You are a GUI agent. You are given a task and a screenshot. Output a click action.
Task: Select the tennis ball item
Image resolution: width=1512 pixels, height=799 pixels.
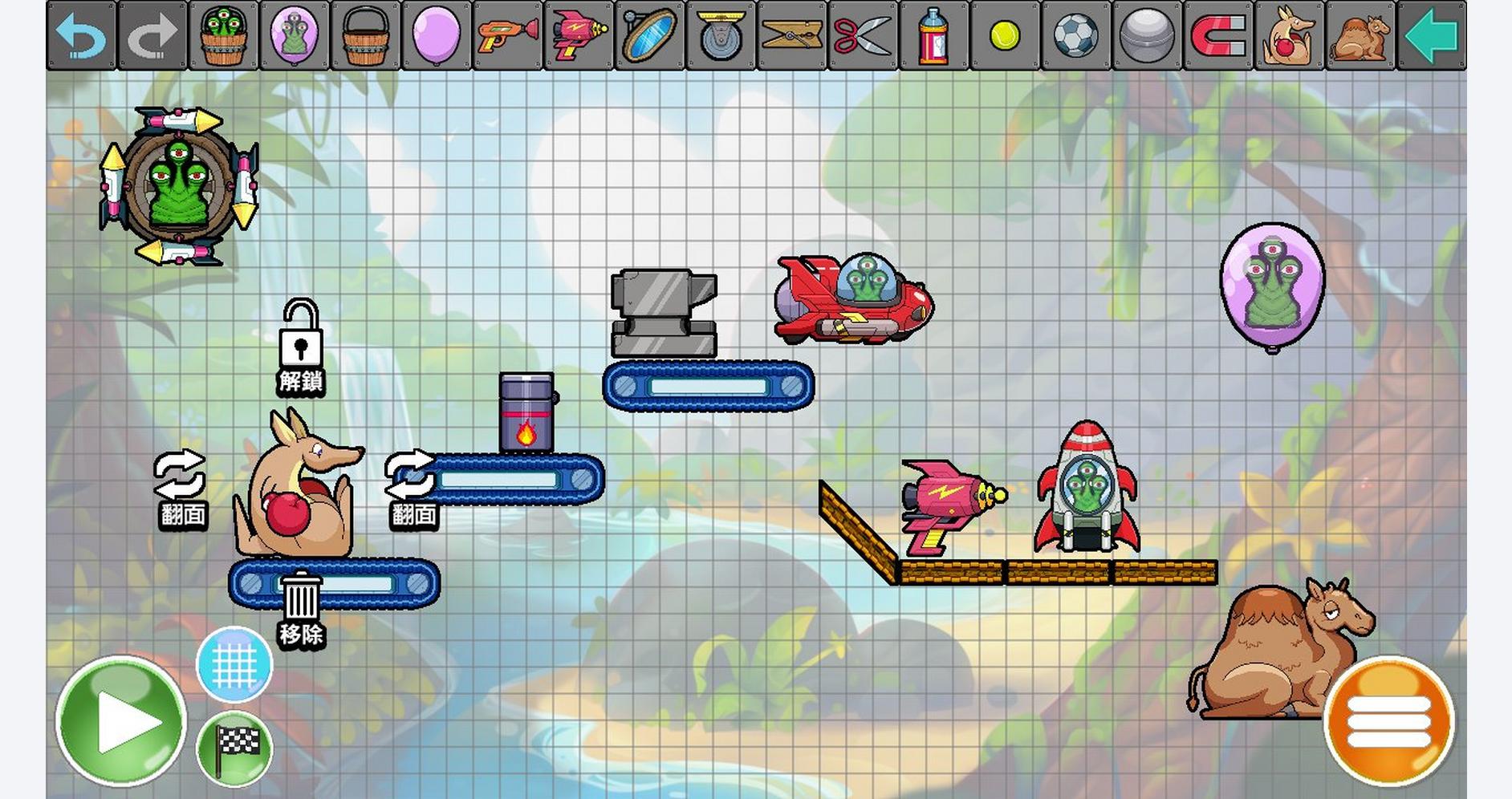(1004, 36)
